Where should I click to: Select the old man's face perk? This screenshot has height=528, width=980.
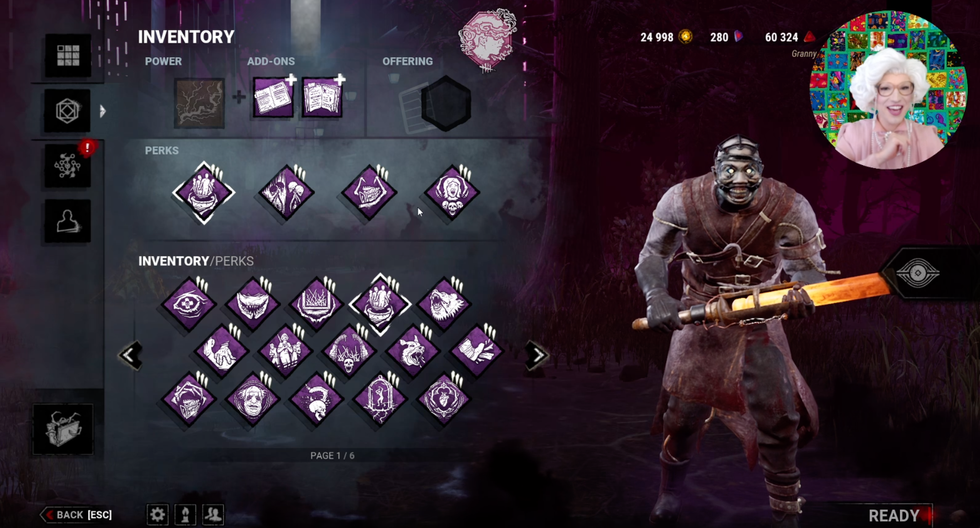click(x=251, y=398)
